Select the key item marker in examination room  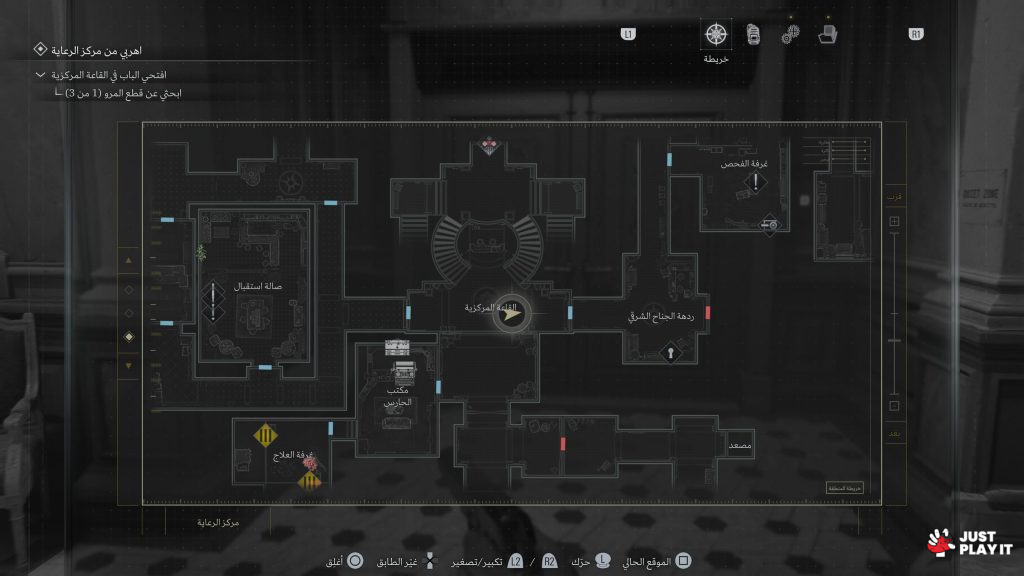tap(769, 226)
